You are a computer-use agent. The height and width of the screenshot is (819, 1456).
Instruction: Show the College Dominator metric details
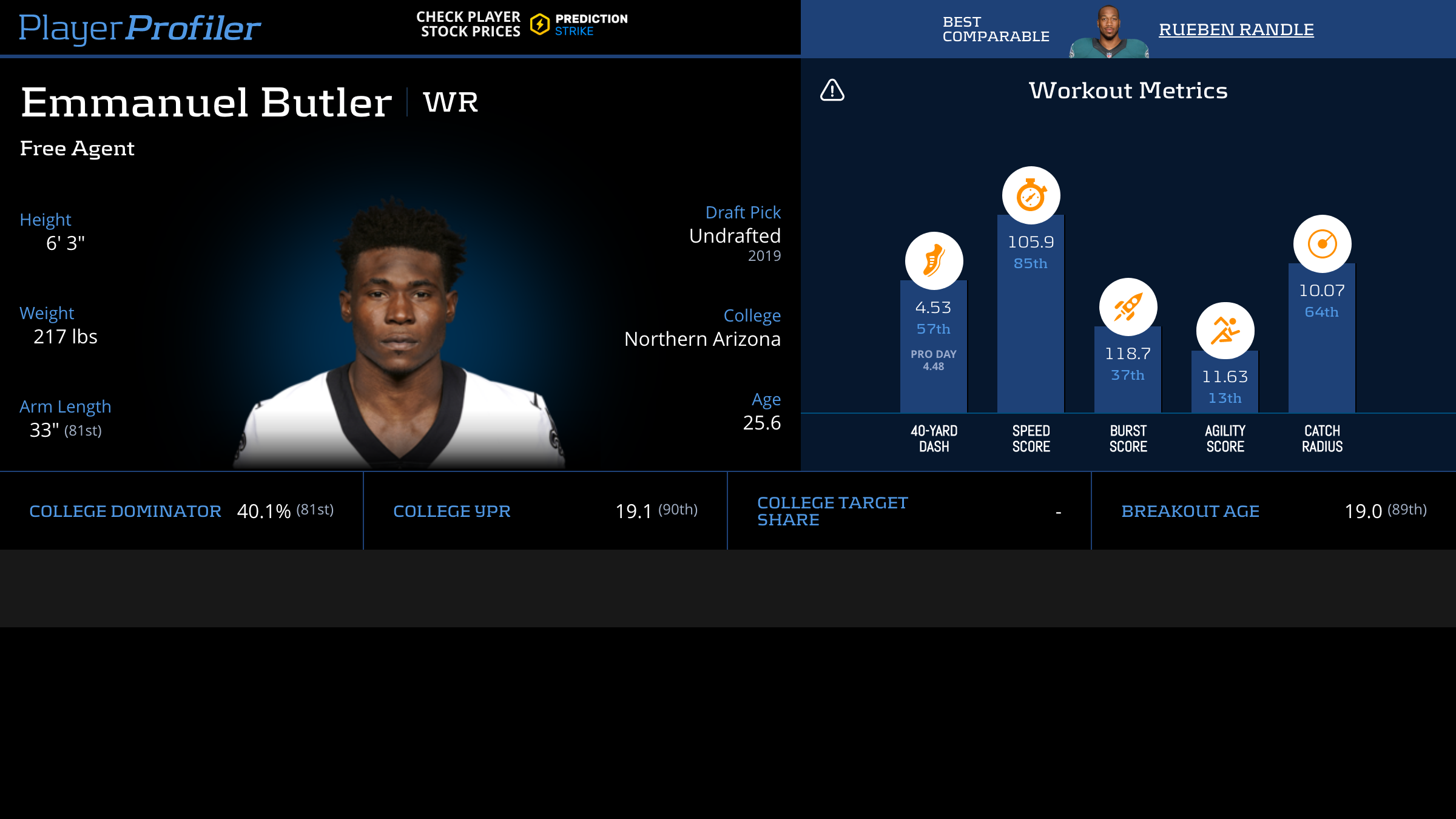point(125,511)
